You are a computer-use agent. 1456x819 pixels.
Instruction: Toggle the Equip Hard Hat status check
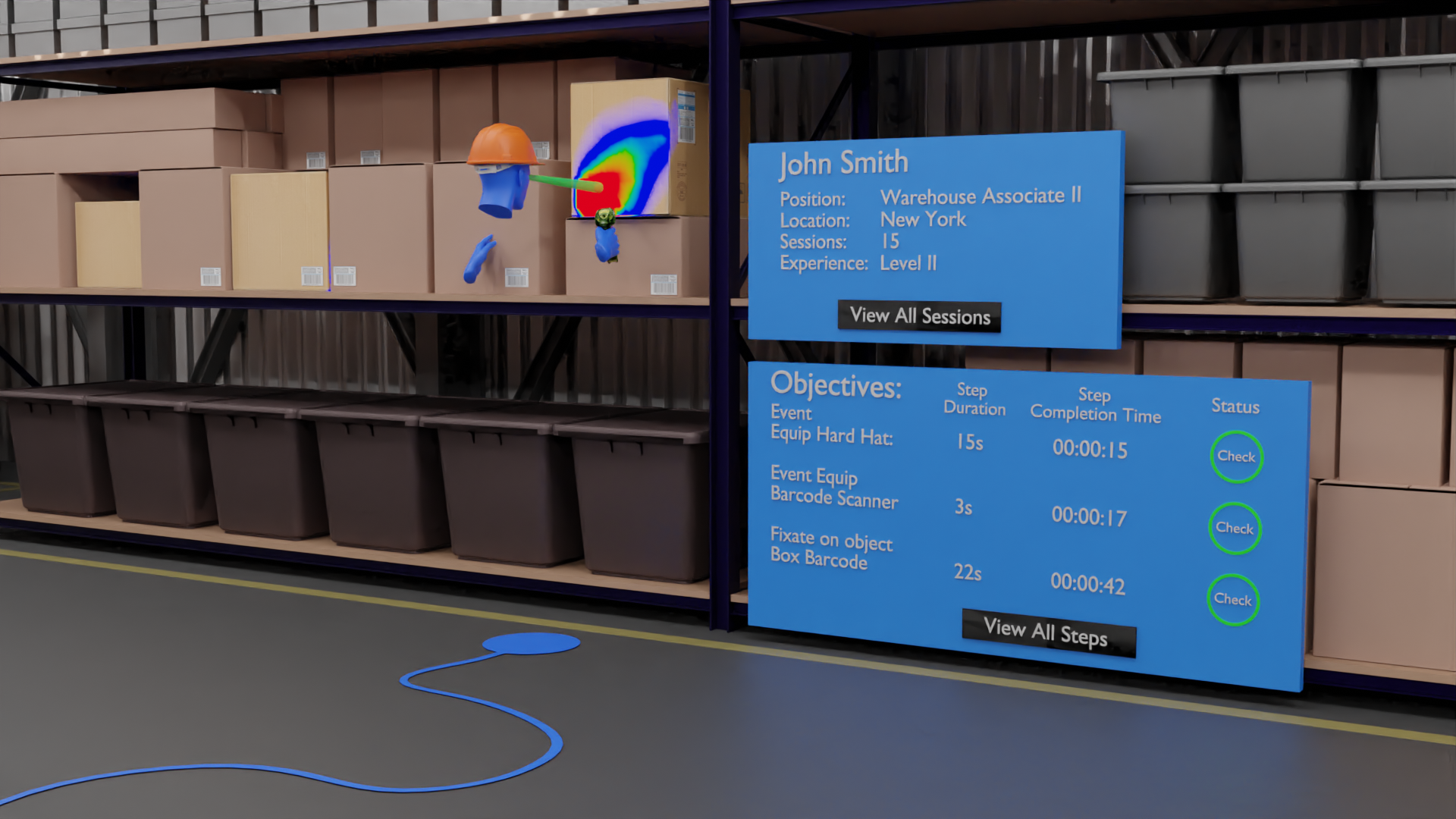(x=1236, y=457)
